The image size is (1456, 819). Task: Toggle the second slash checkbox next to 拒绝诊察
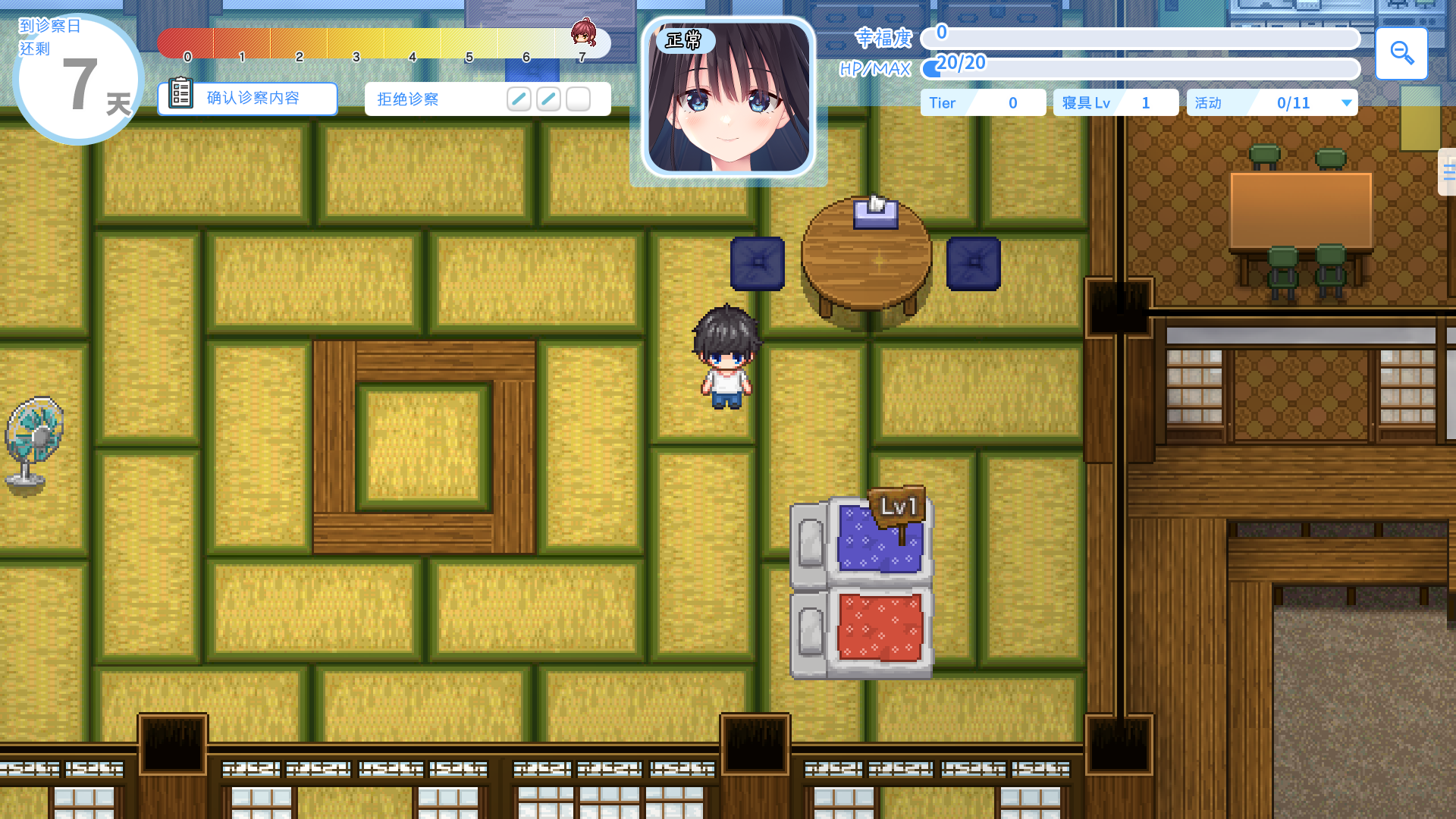pos(548,99)
